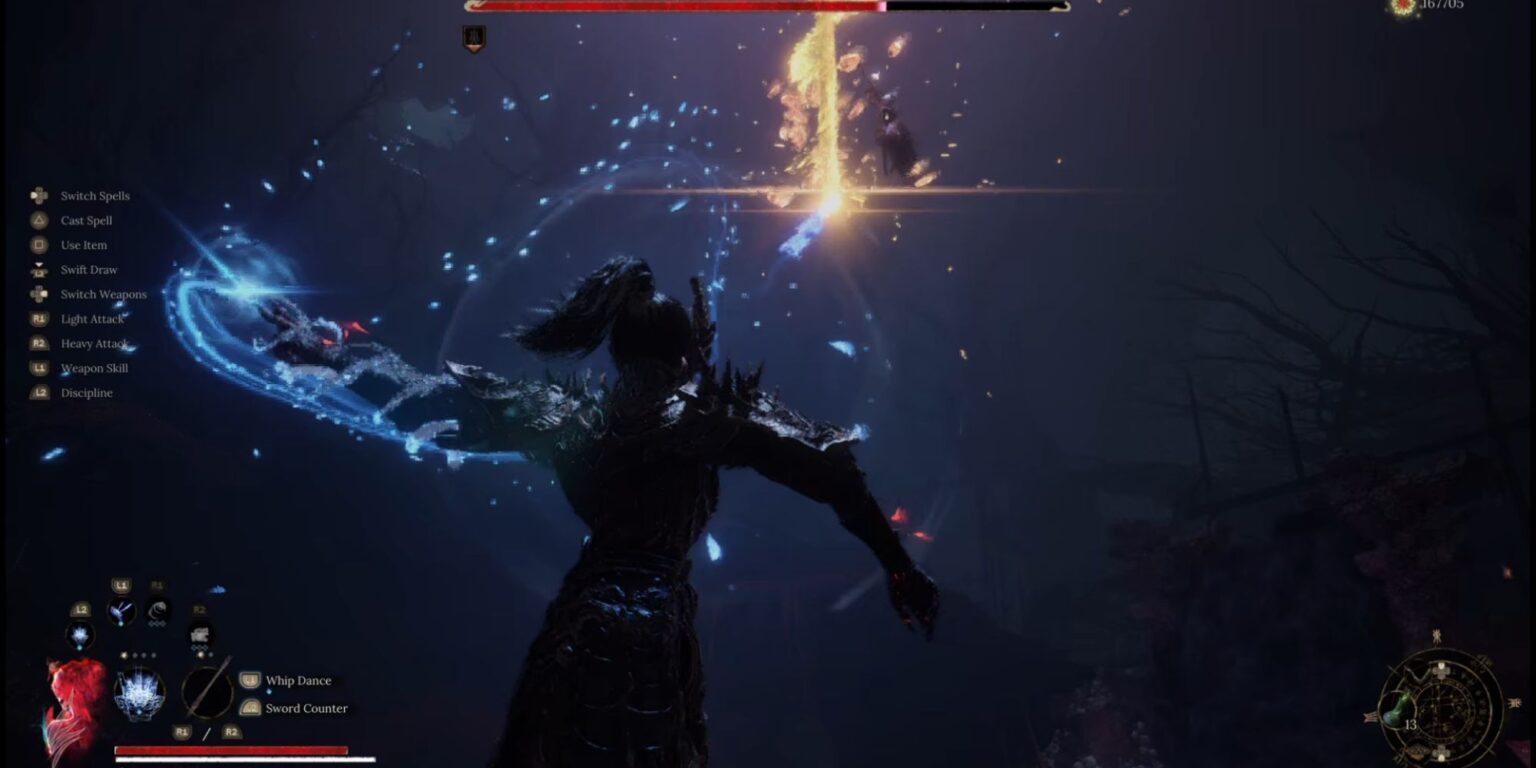The height and width of the screenshot is (768, 1536).
Task: Select the L2 ice spell icon
Action: coord(78,637)
